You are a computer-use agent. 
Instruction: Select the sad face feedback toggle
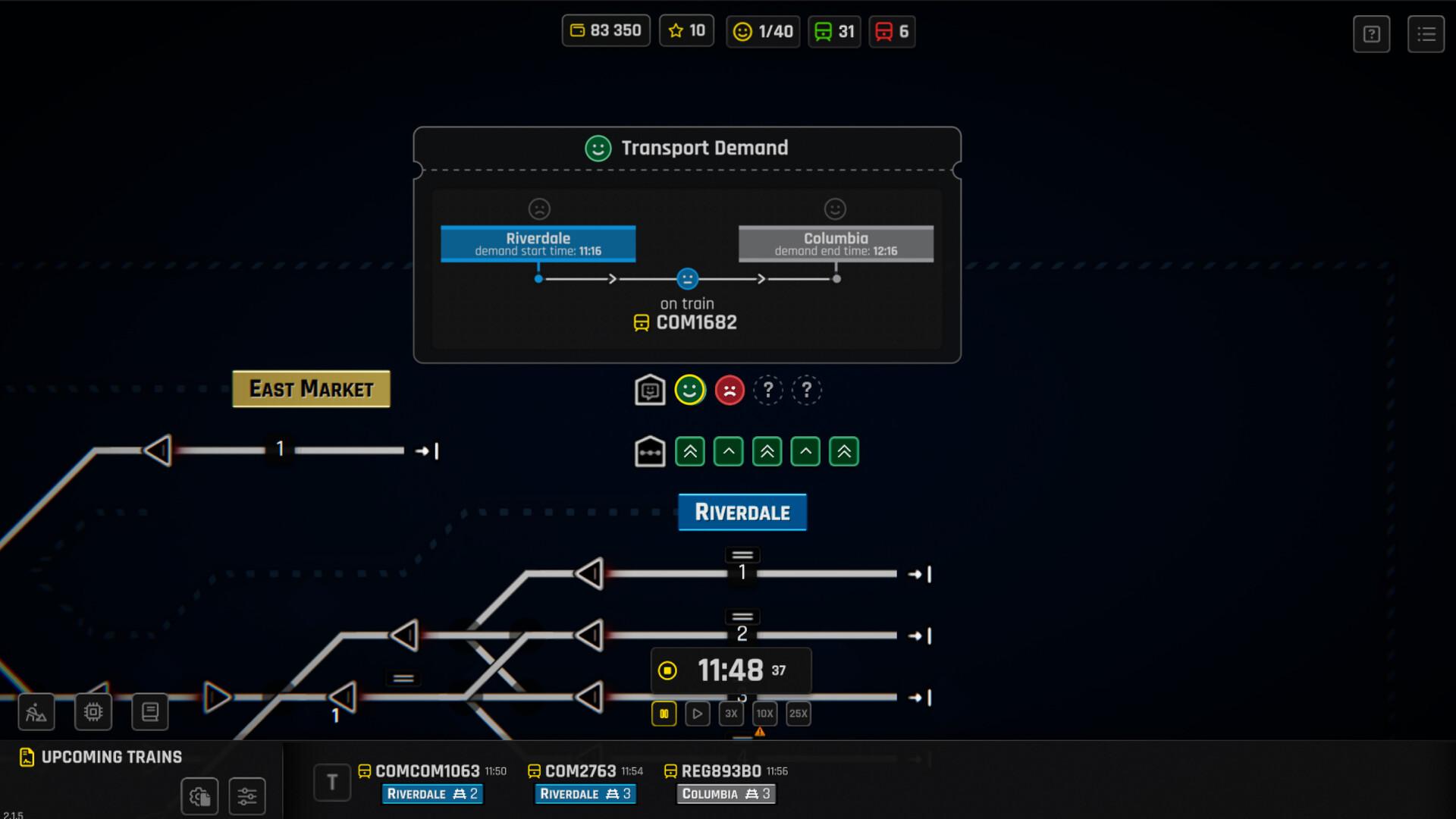click(x=730, y=390)
